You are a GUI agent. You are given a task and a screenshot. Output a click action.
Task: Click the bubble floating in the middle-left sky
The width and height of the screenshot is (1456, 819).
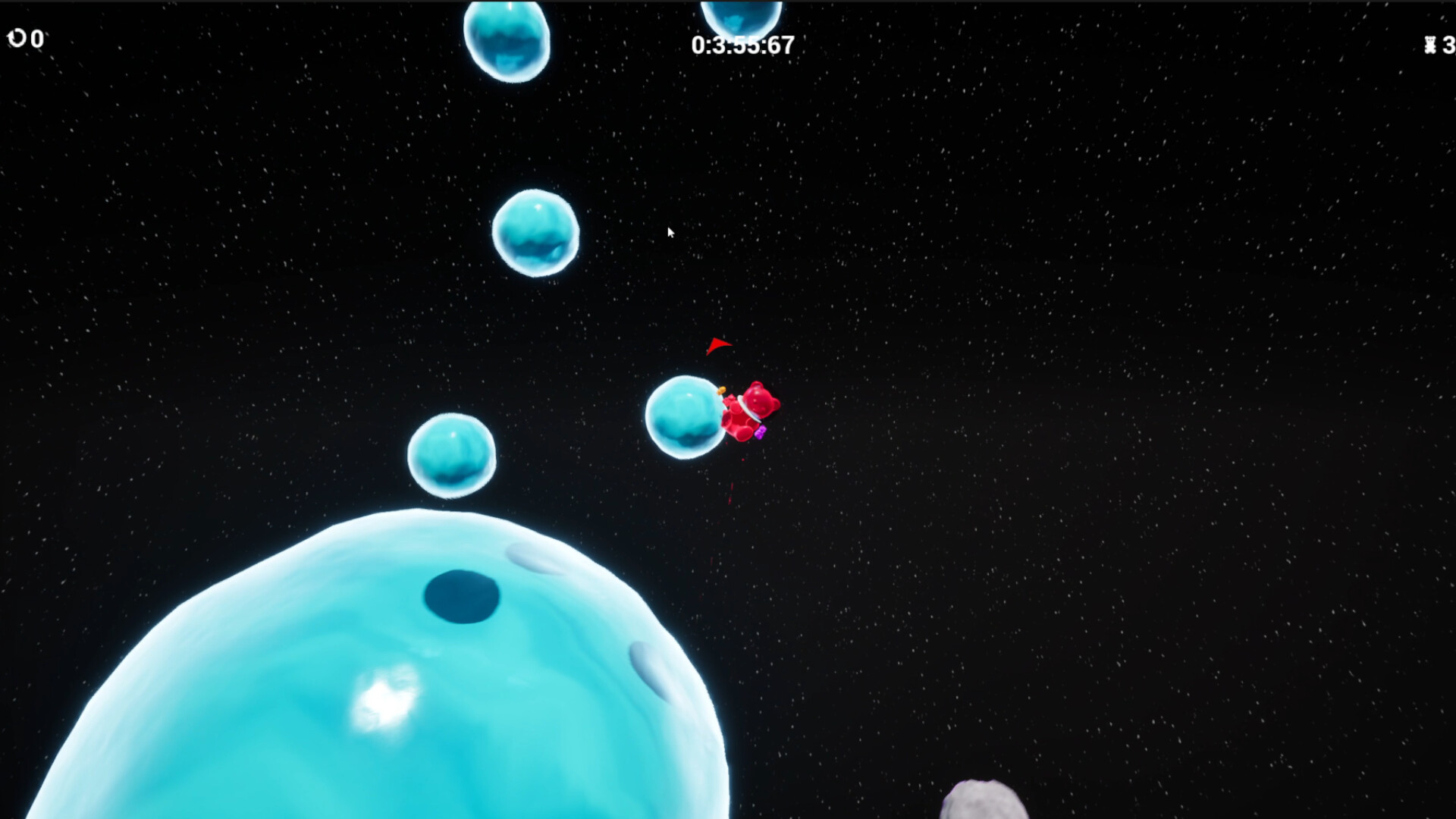[535, 233]
